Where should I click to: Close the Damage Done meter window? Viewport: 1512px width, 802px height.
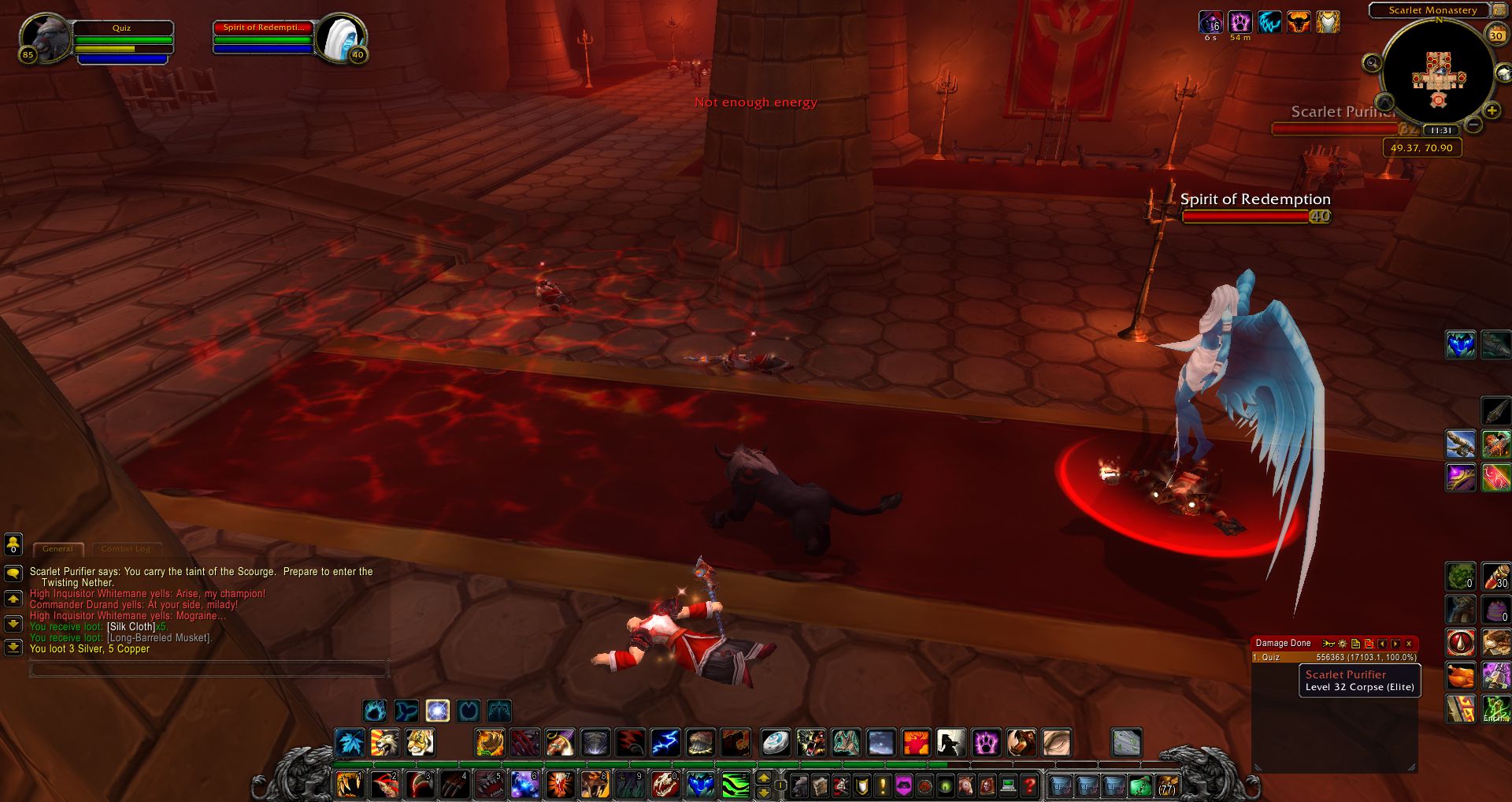(x=1409, y=644)
